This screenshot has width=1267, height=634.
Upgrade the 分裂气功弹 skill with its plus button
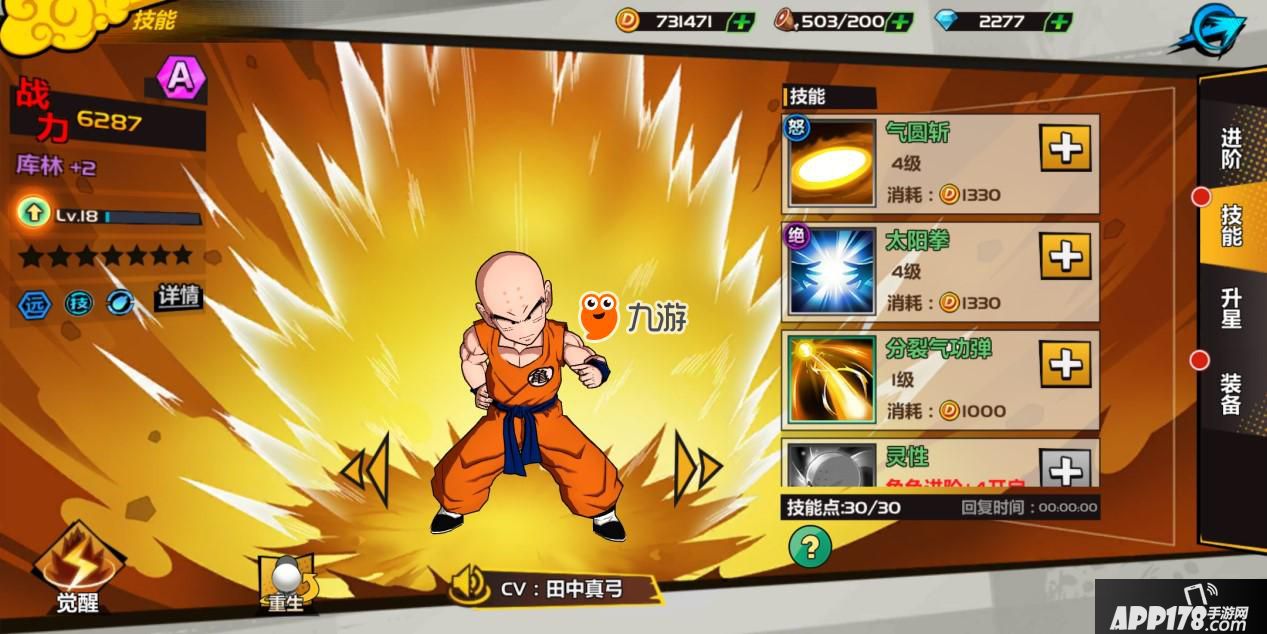pos(1065,364)
